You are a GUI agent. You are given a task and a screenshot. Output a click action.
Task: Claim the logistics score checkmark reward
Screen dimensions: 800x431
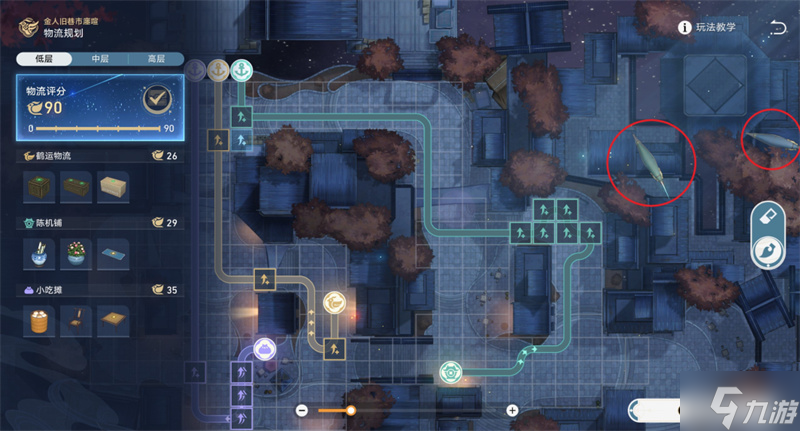[x=153, y=99]
